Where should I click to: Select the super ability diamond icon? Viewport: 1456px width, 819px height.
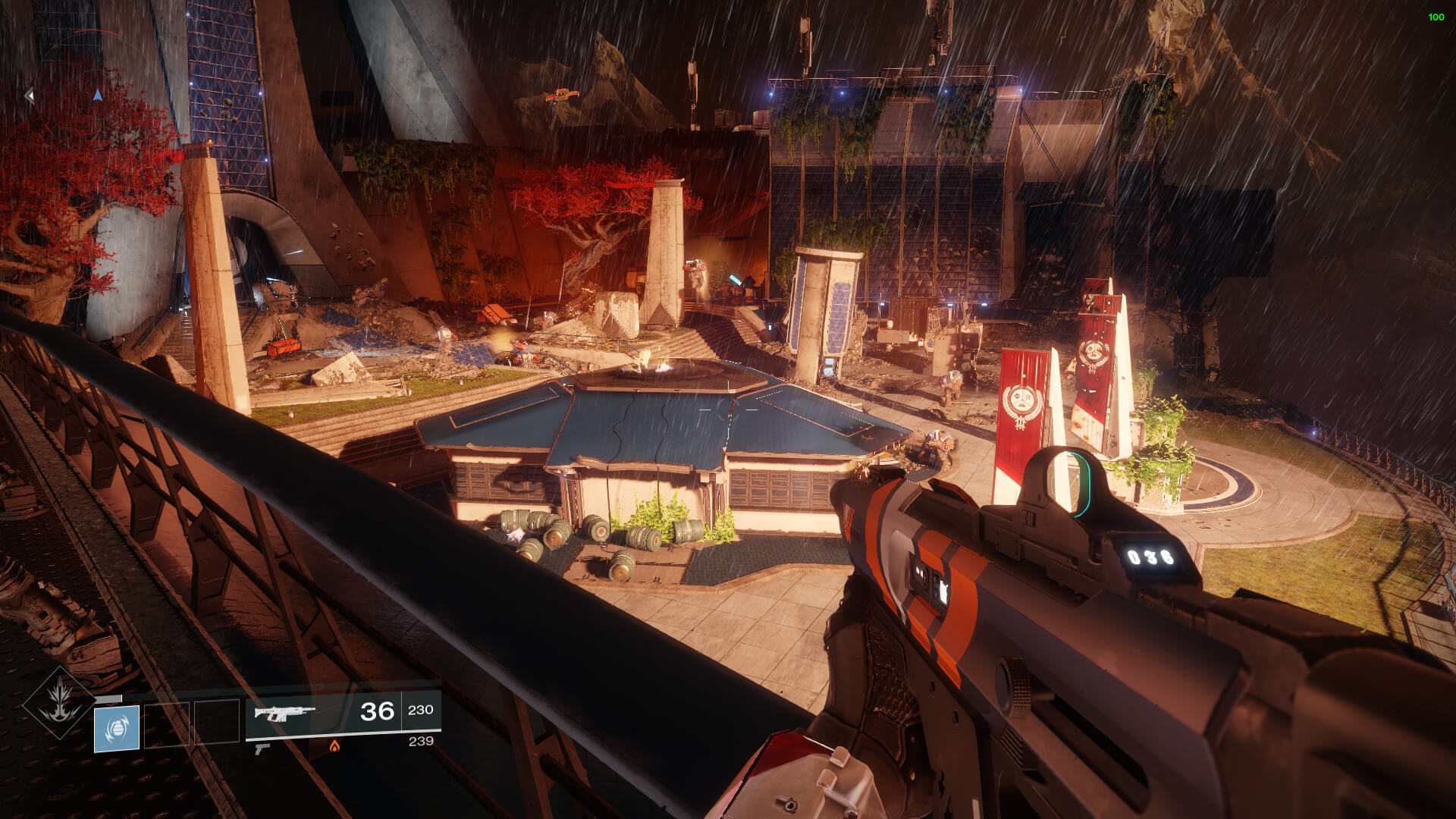tap(59, 702)
